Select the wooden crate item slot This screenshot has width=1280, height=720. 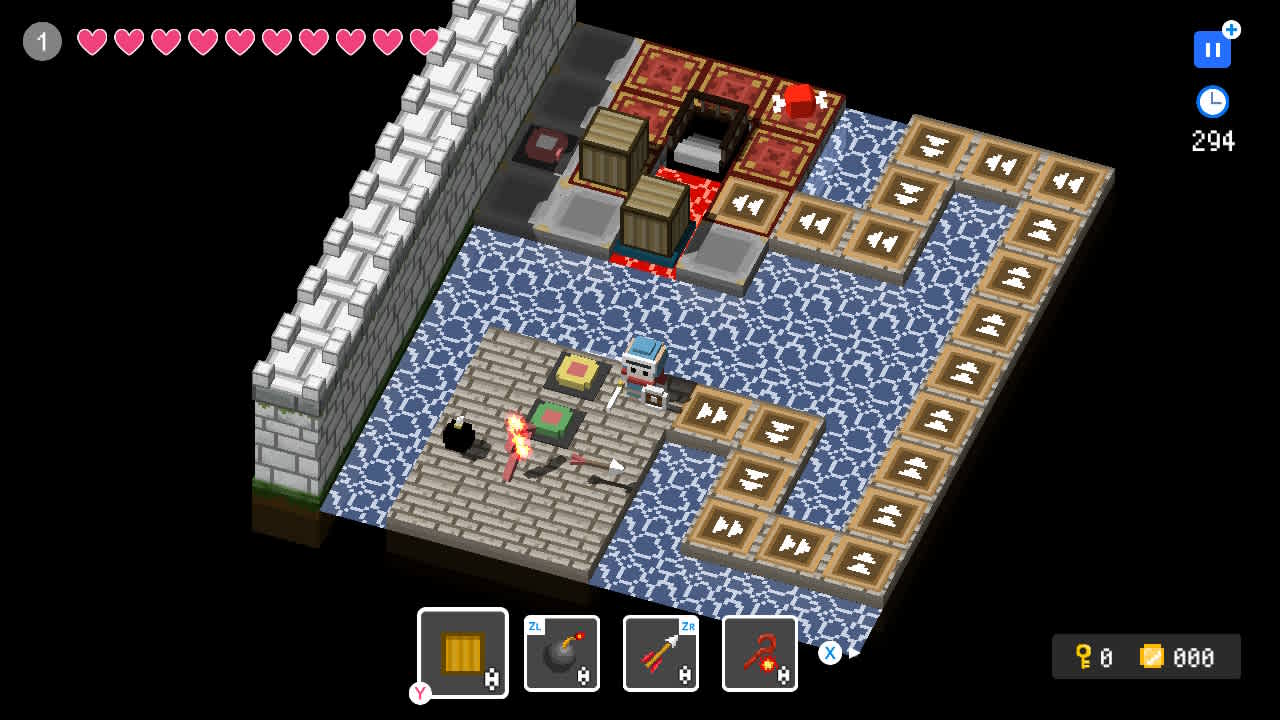(463, 653)
